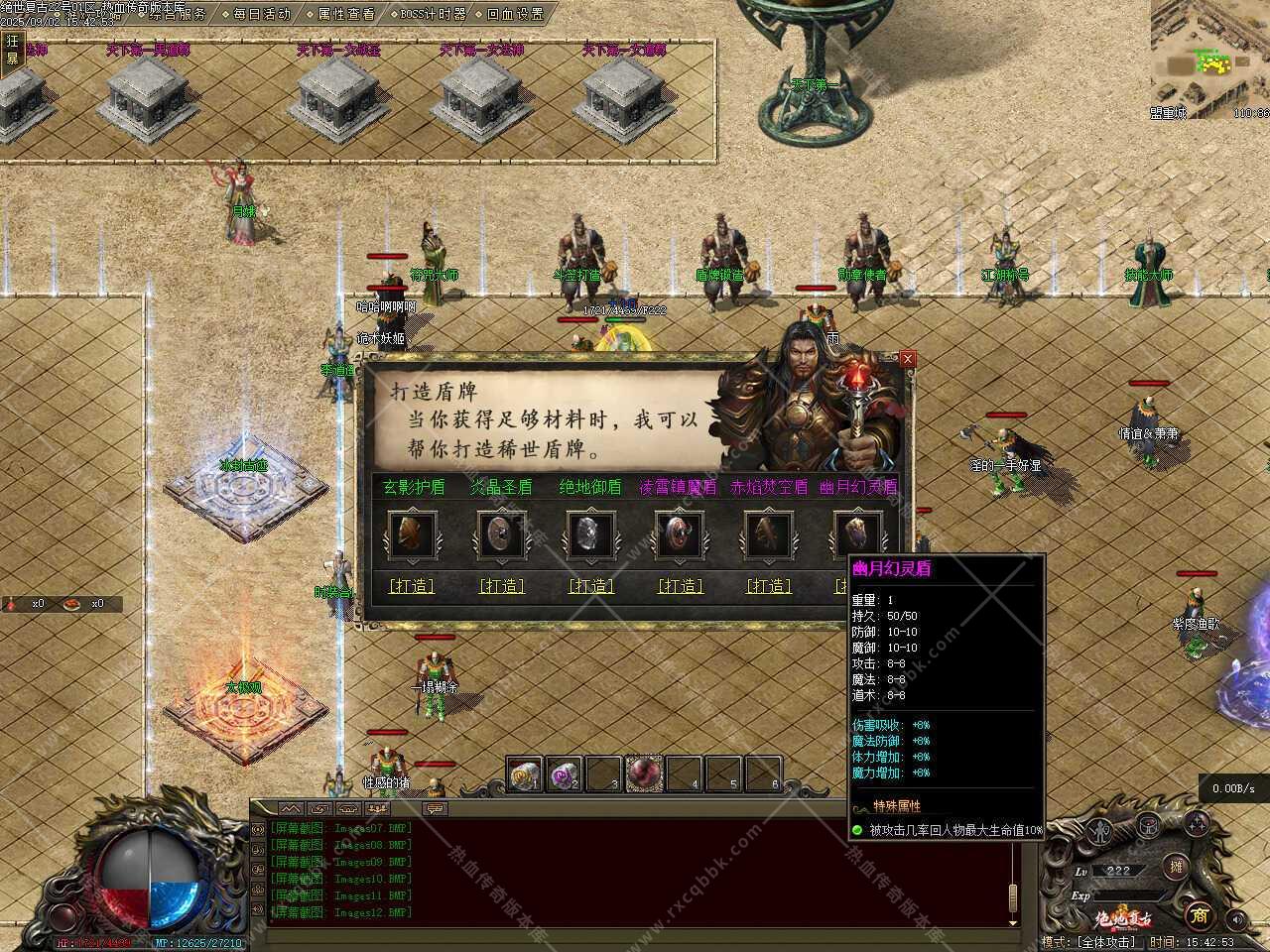Viewport: 1270px width, 952px height.
Task: Click the minimap of 盟重城
Action: tap(1209, 59)
